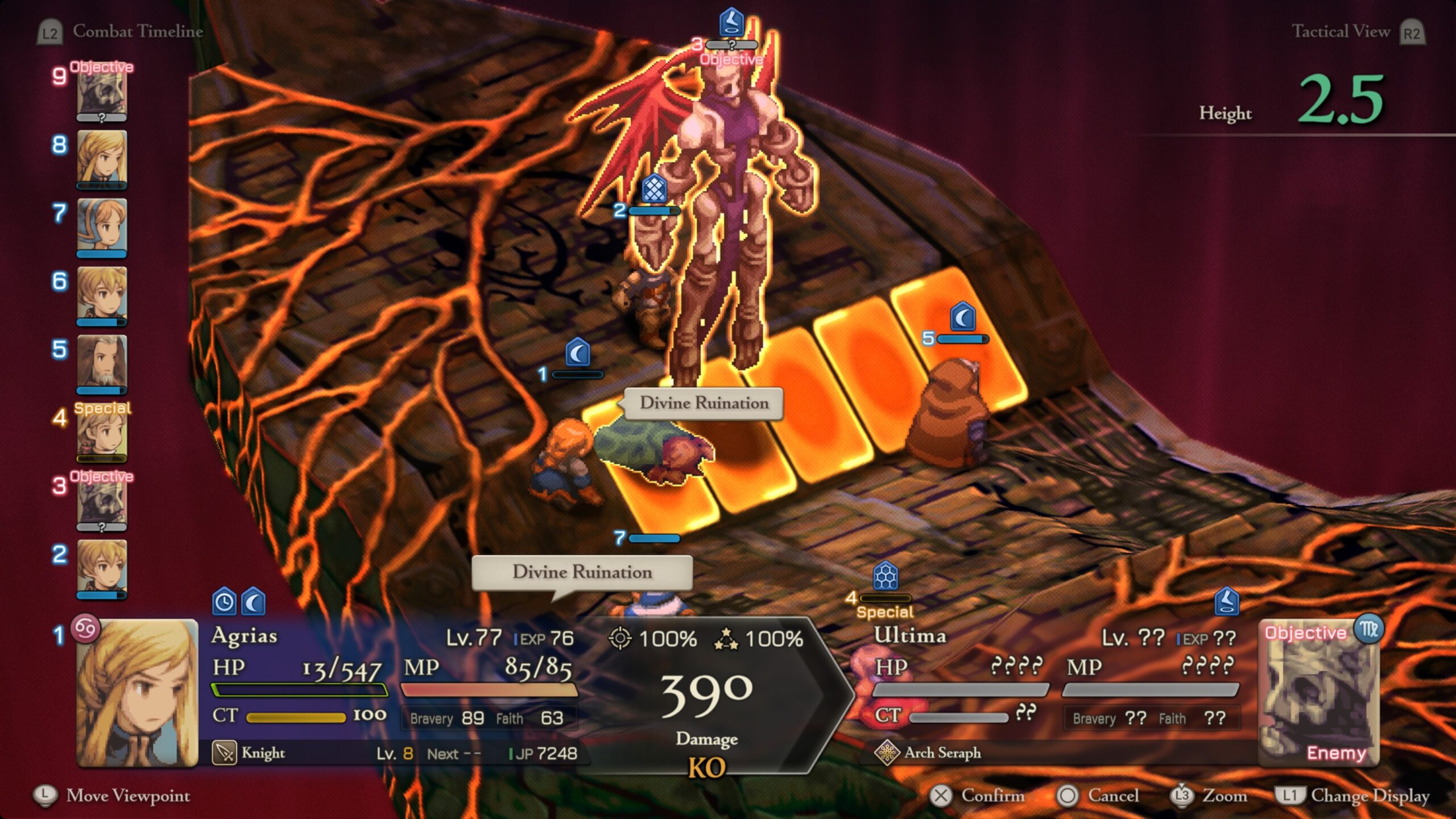This screenshot has width=1456, height=819.
Task: Select turn 8 portrait in Combat Timeline
Action: point(102,159)
